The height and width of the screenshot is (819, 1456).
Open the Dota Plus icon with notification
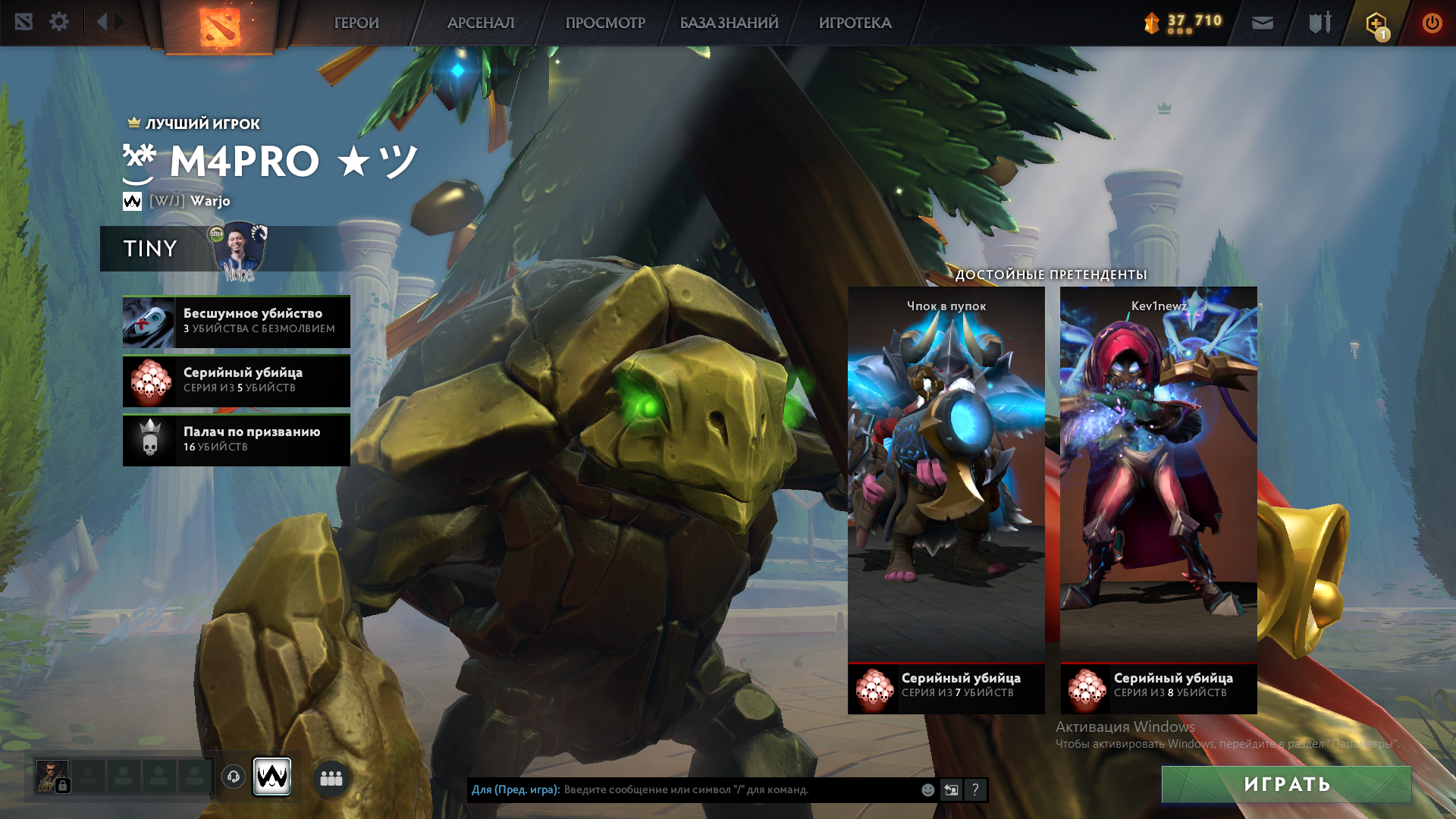click(x=1376, y=24)
